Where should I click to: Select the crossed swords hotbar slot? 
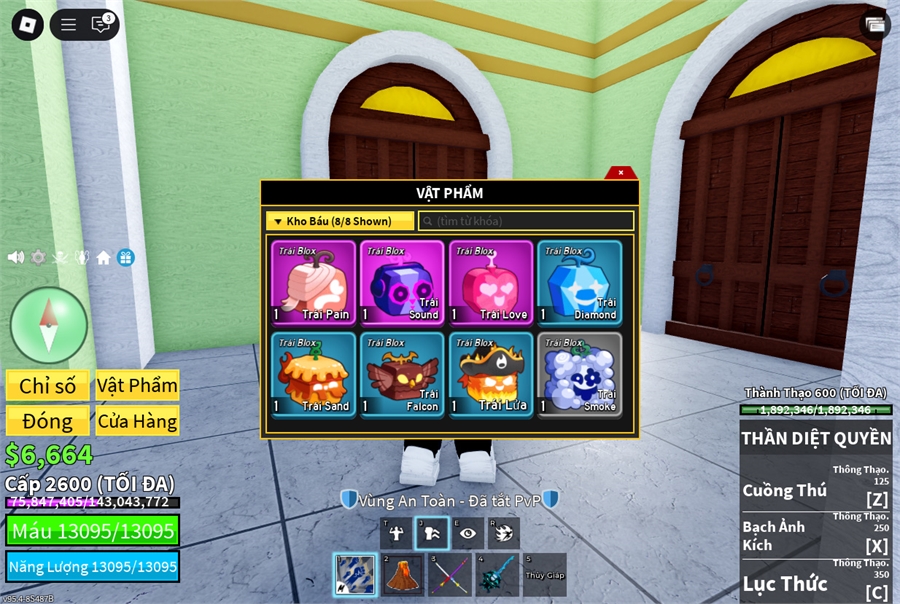pyautogui.click(x=451, y=575)
